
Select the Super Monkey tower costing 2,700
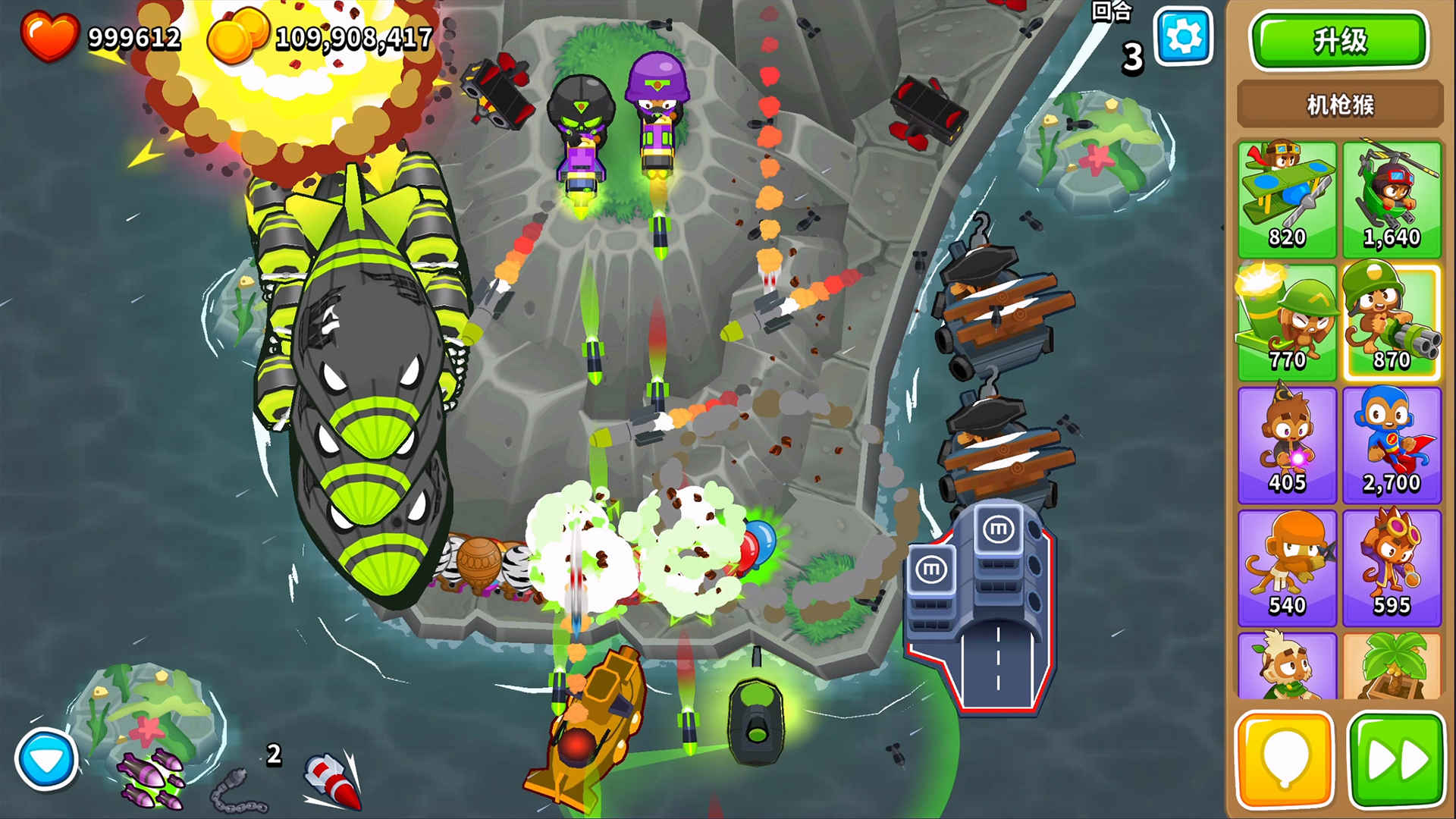point(1392,445)
